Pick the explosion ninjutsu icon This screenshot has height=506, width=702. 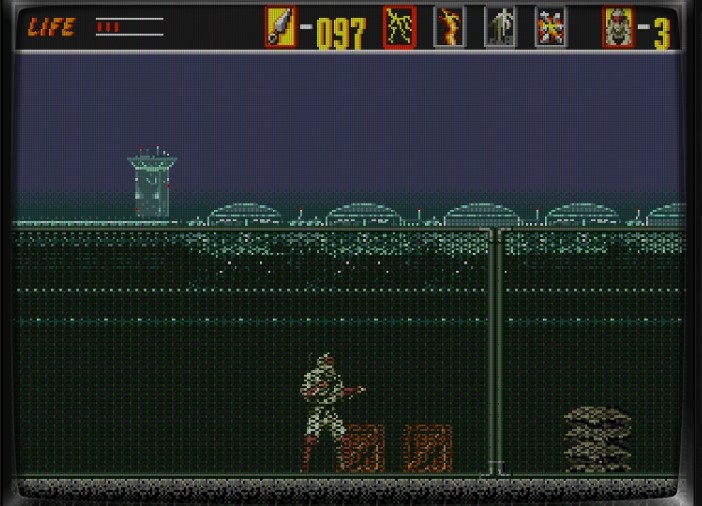coord(549,27)
